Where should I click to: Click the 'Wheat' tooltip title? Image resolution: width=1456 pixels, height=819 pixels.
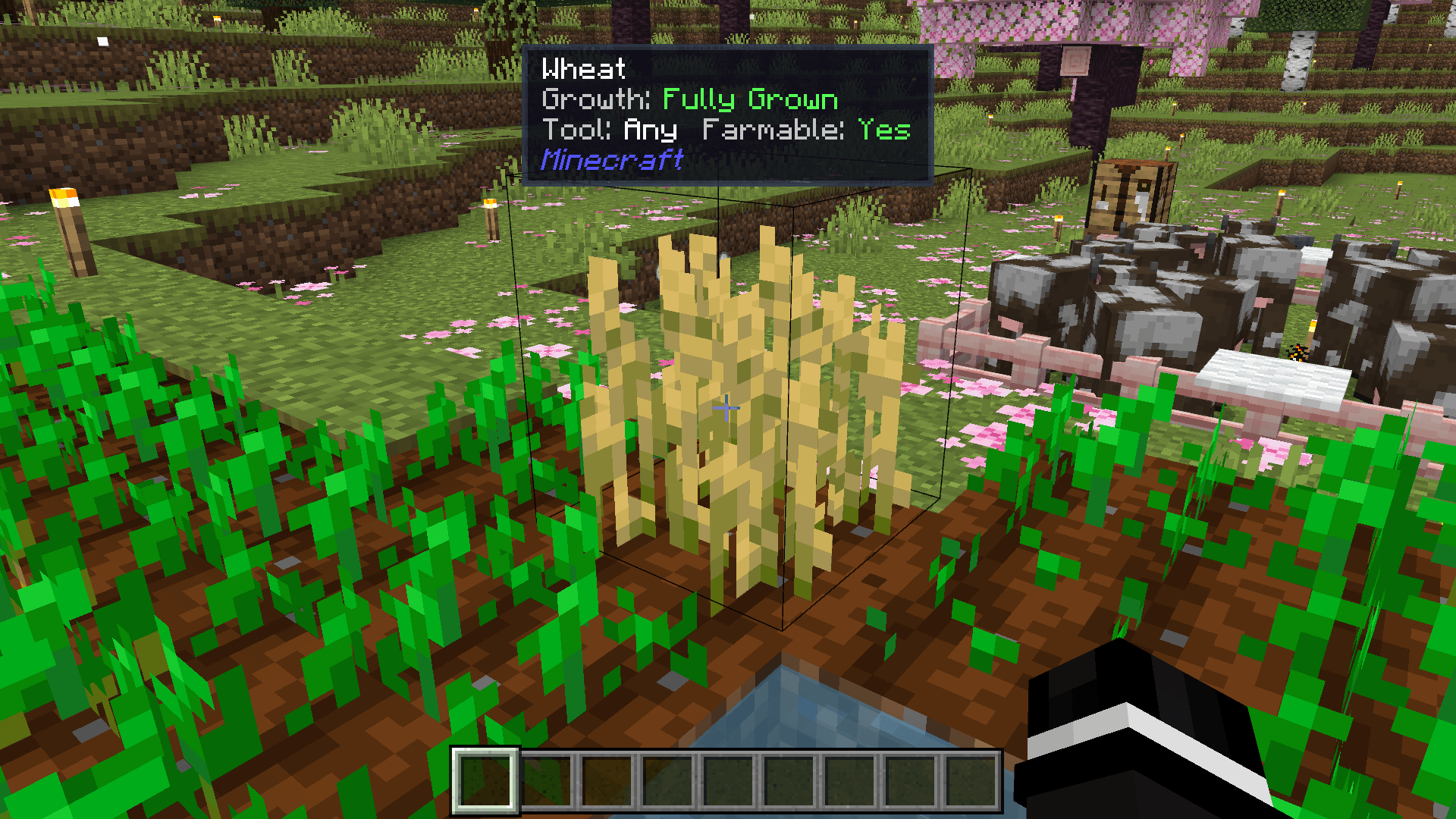coord(584,68)
